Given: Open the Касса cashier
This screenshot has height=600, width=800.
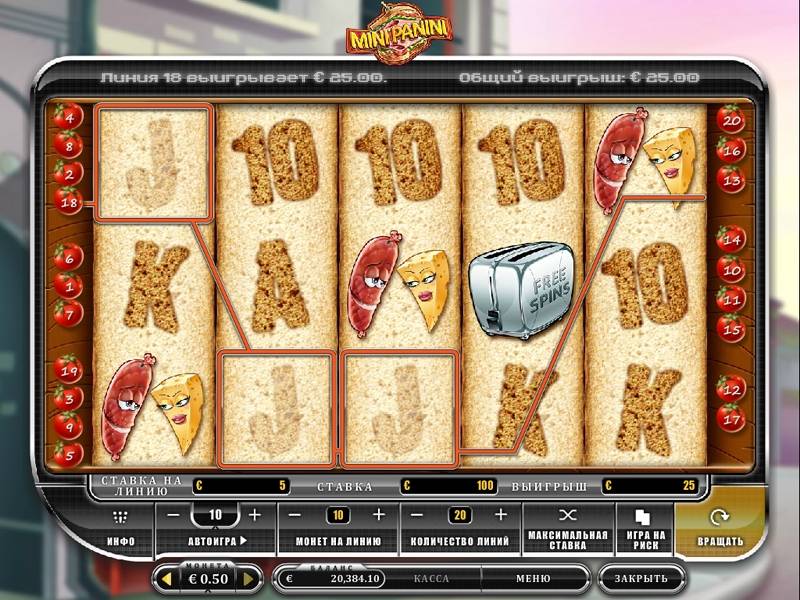Looking at the screenshot, I should (431, 578).
